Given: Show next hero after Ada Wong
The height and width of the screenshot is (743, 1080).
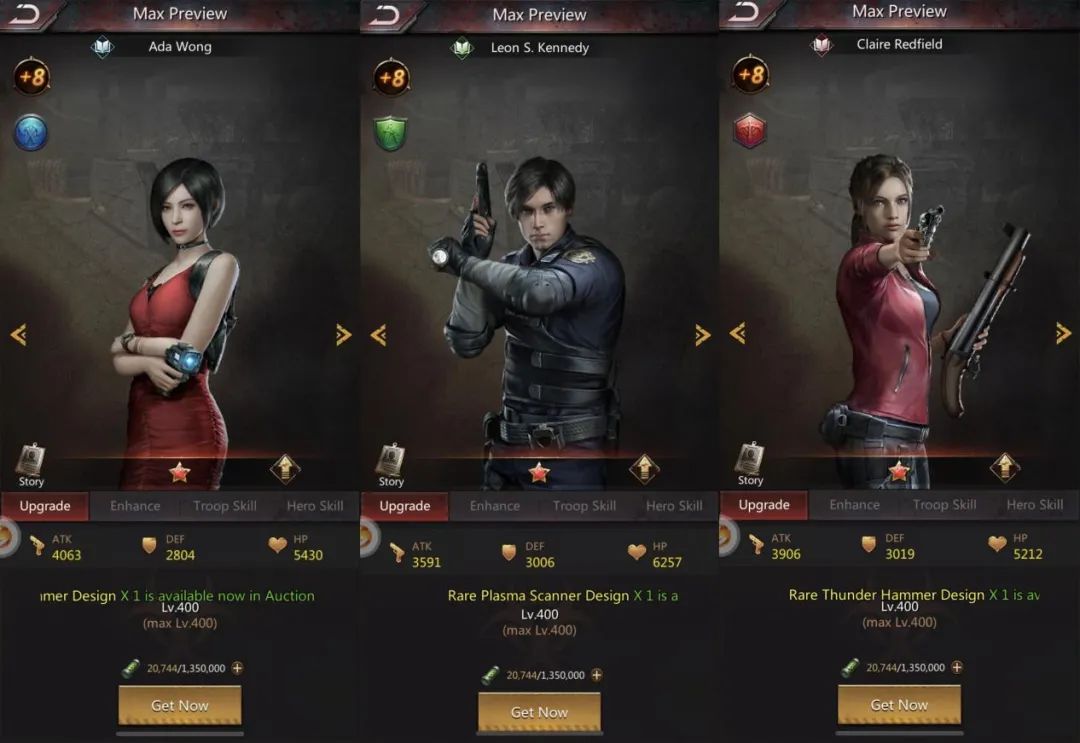Looking at the screenshot, I should point(343,335).
